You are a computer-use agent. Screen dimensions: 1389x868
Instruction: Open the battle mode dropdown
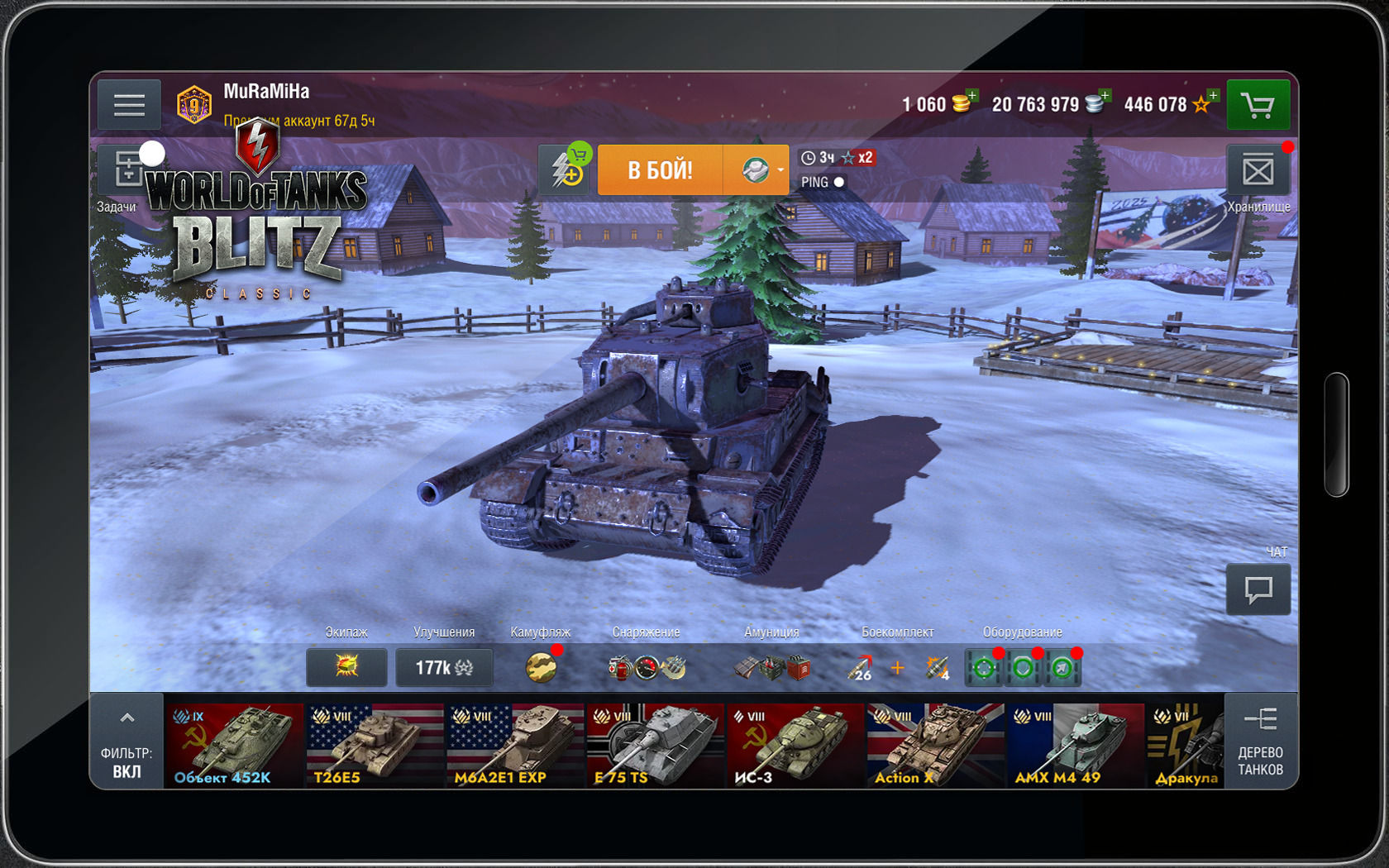click(757, 170)
